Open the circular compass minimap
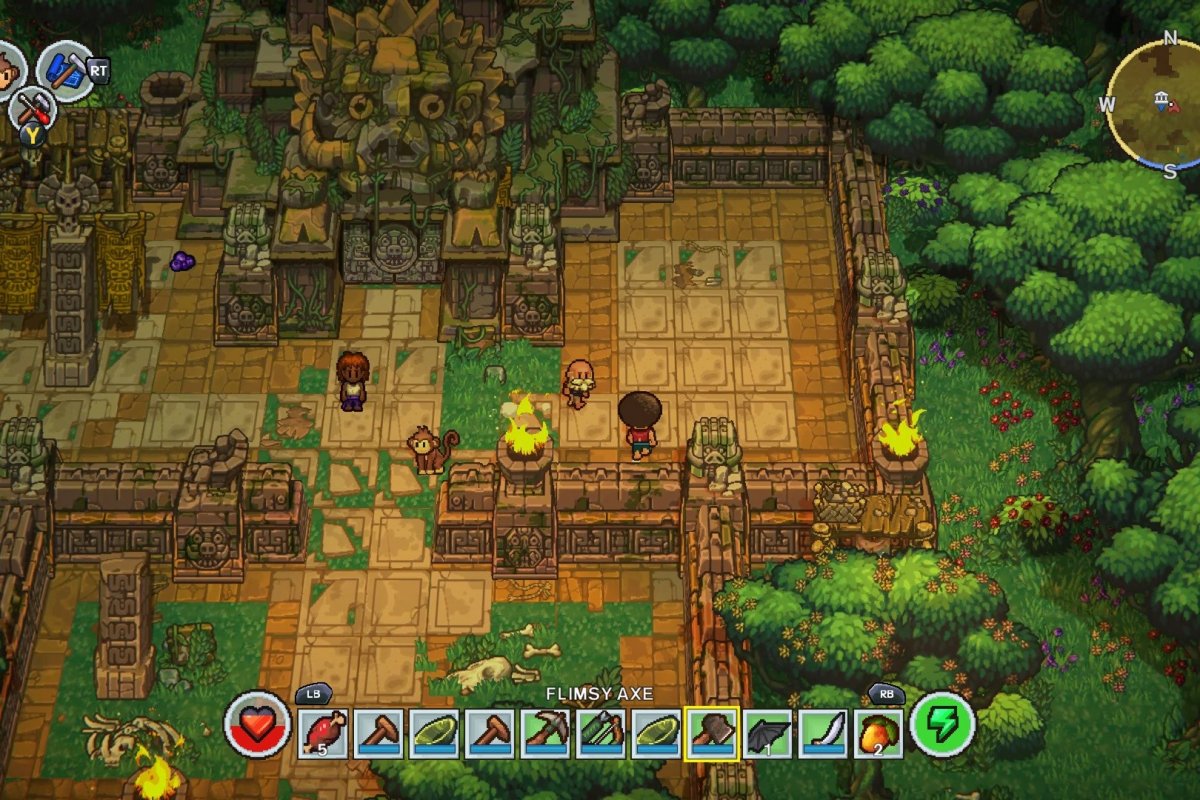Image resolution: width=1200 pixels, height=800 pixels. pyautogui.click(x=1160, y=102)
